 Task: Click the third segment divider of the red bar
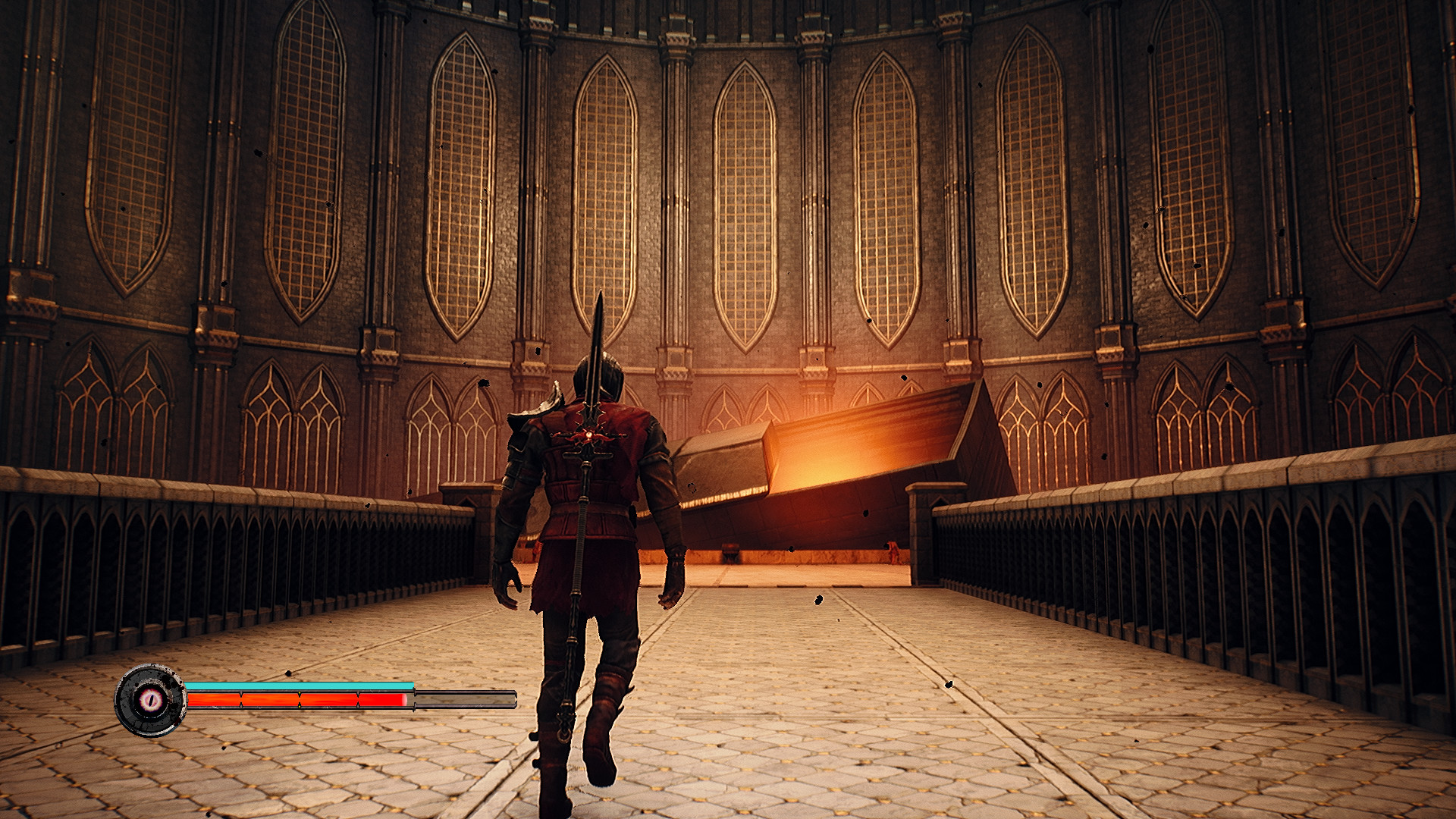click(x=357, y=699)
